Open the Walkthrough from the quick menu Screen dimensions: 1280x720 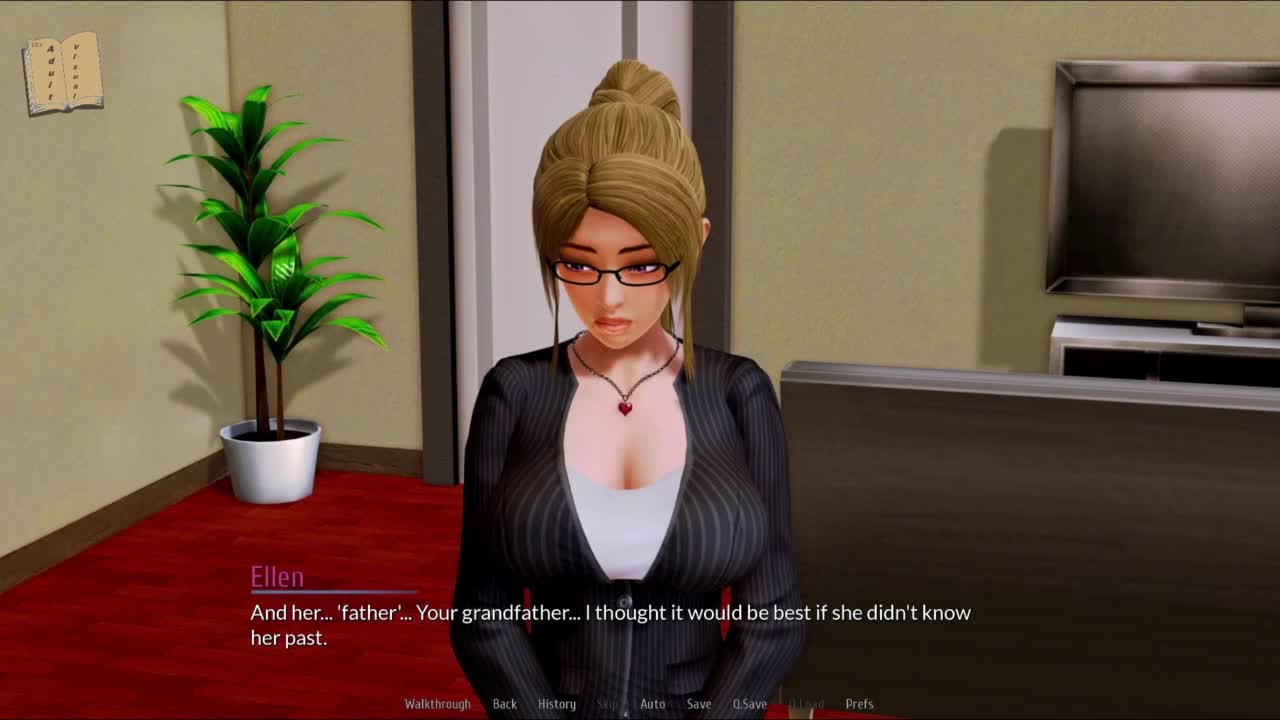point(437,704)
